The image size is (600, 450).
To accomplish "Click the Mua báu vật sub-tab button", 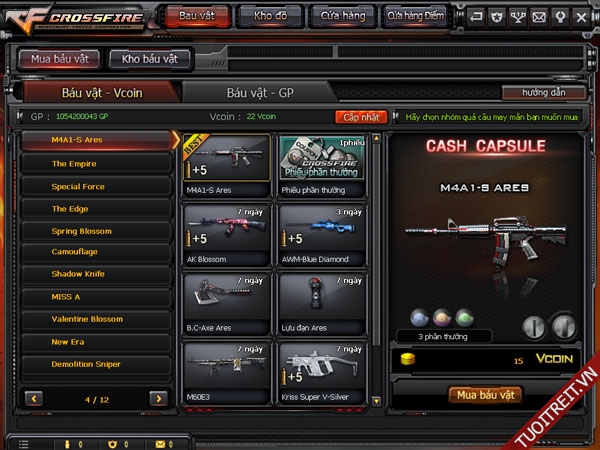I will click(59, 59).
